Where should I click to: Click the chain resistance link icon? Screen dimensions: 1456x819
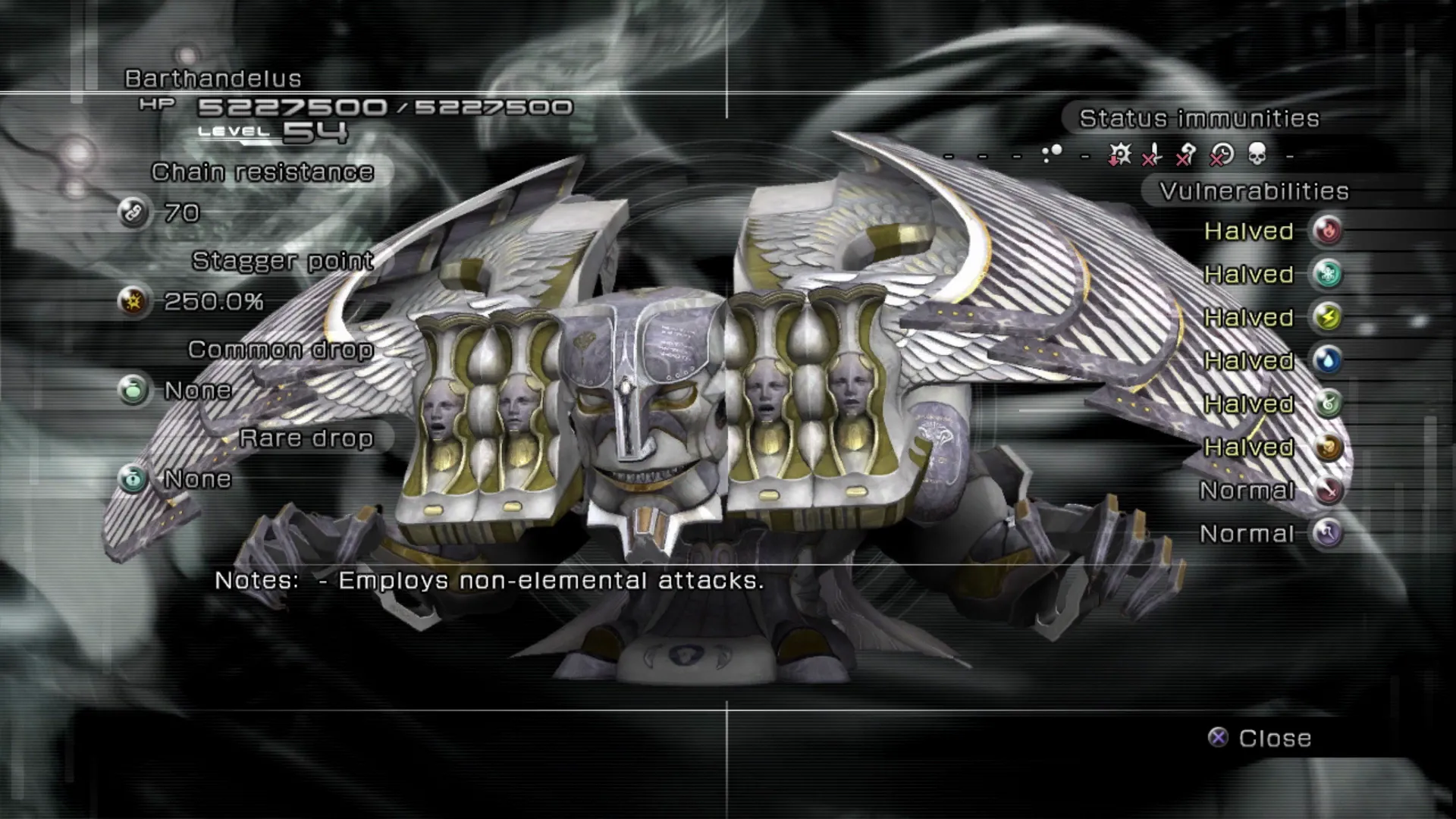[x=133, y=213]
